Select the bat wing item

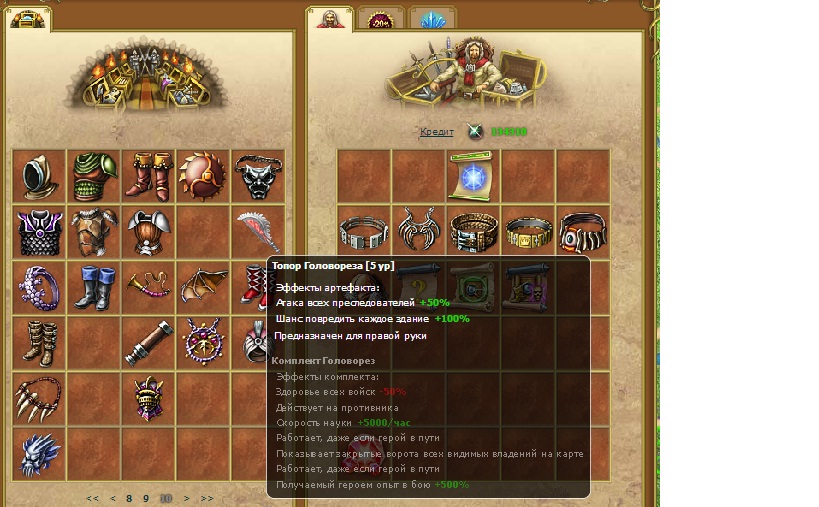pos(203,288)
